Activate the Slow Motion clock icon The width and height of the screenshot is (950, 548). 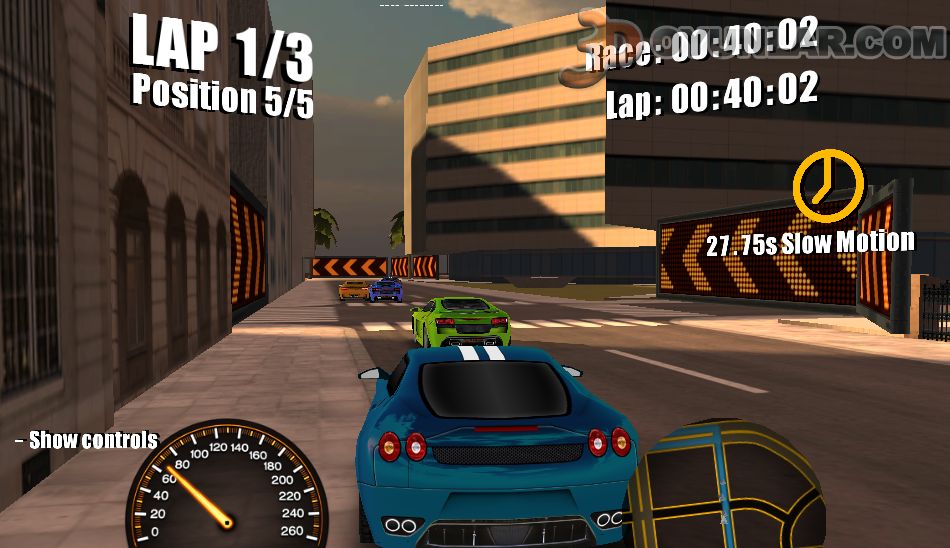pos(827,184)
